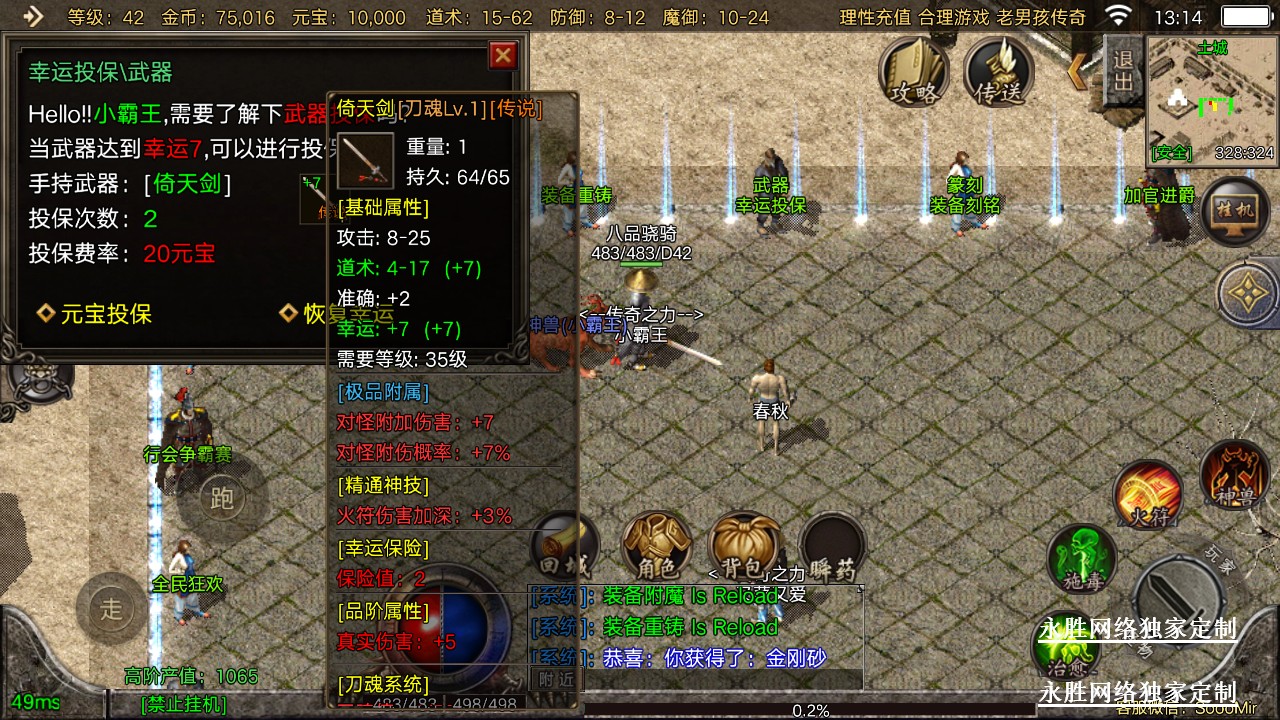Open the 土城 minimap
1280x720 pixels.
[x=1212, y=99]
